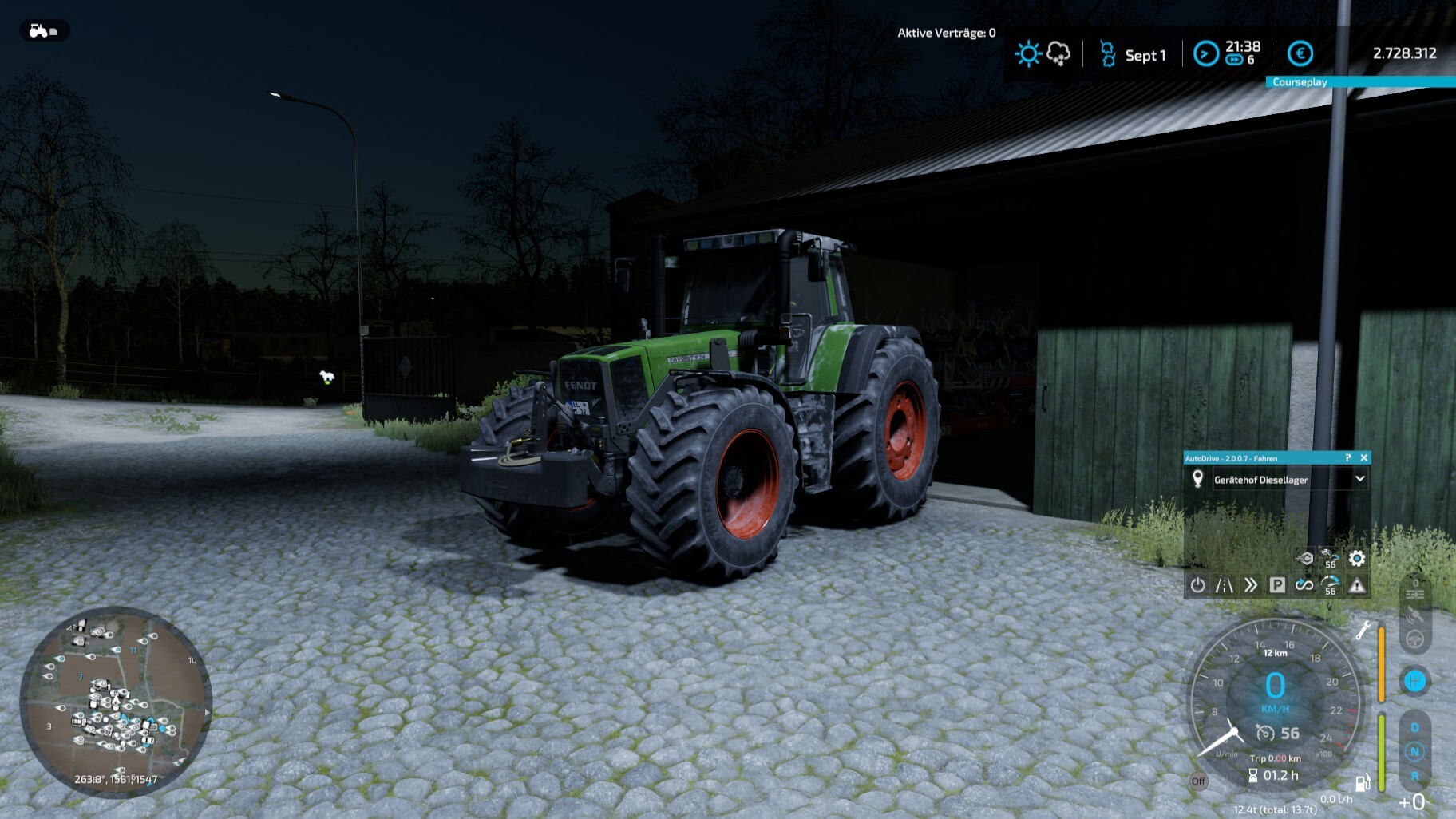The width and height of the screenshot is (1456, 819).
Task: Click the warning triangle icon
Action: pos(1356,585)
